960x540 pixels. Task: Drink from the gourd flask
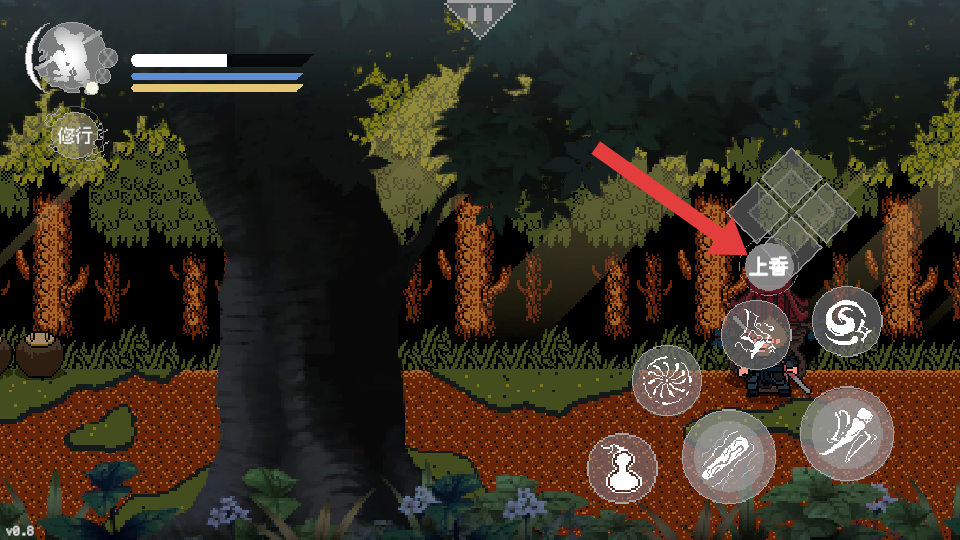621,468
